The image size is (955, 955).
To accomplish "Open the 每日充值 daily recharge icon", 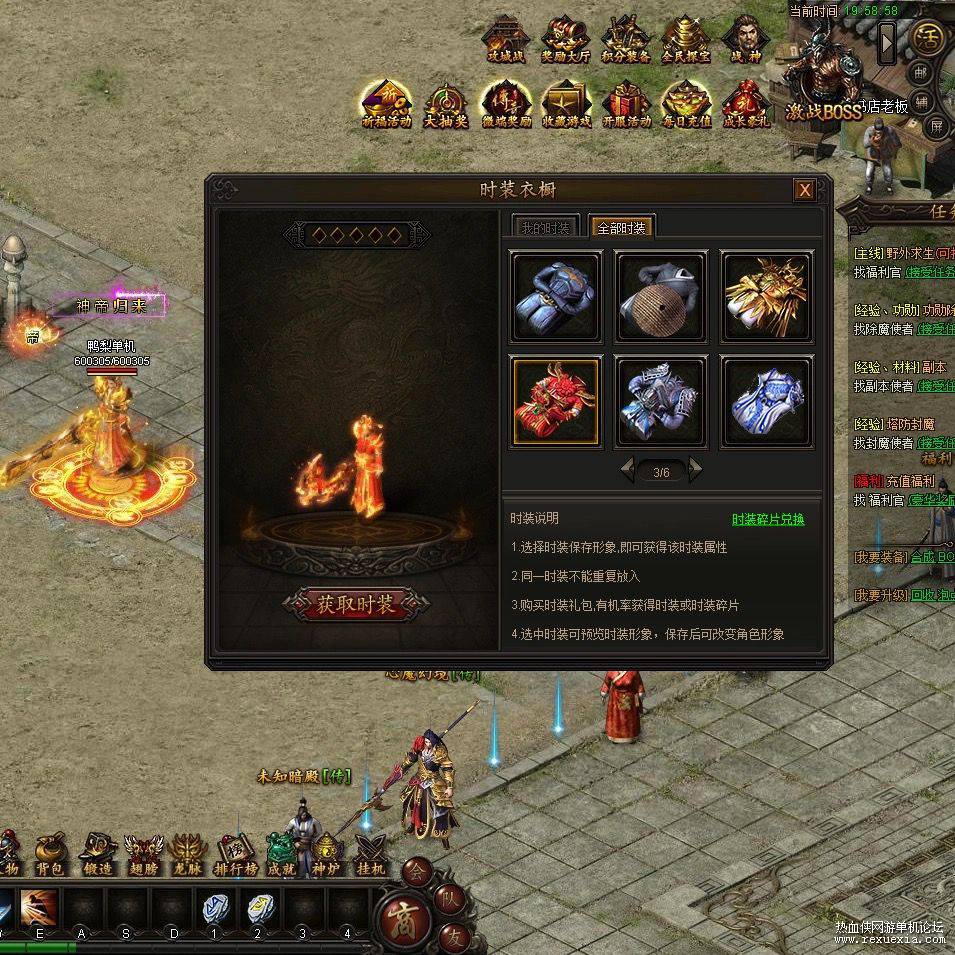I will [x=686, y=103].
